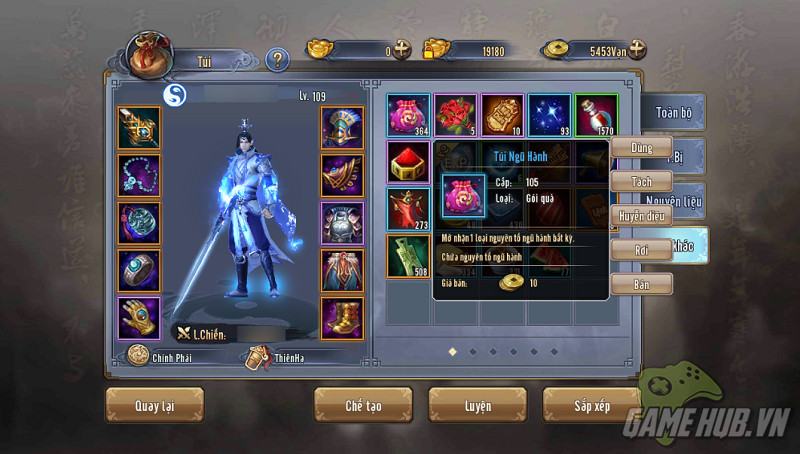Select the red potion bottle slot
800x454 pixels.
[x=596, y=116]
